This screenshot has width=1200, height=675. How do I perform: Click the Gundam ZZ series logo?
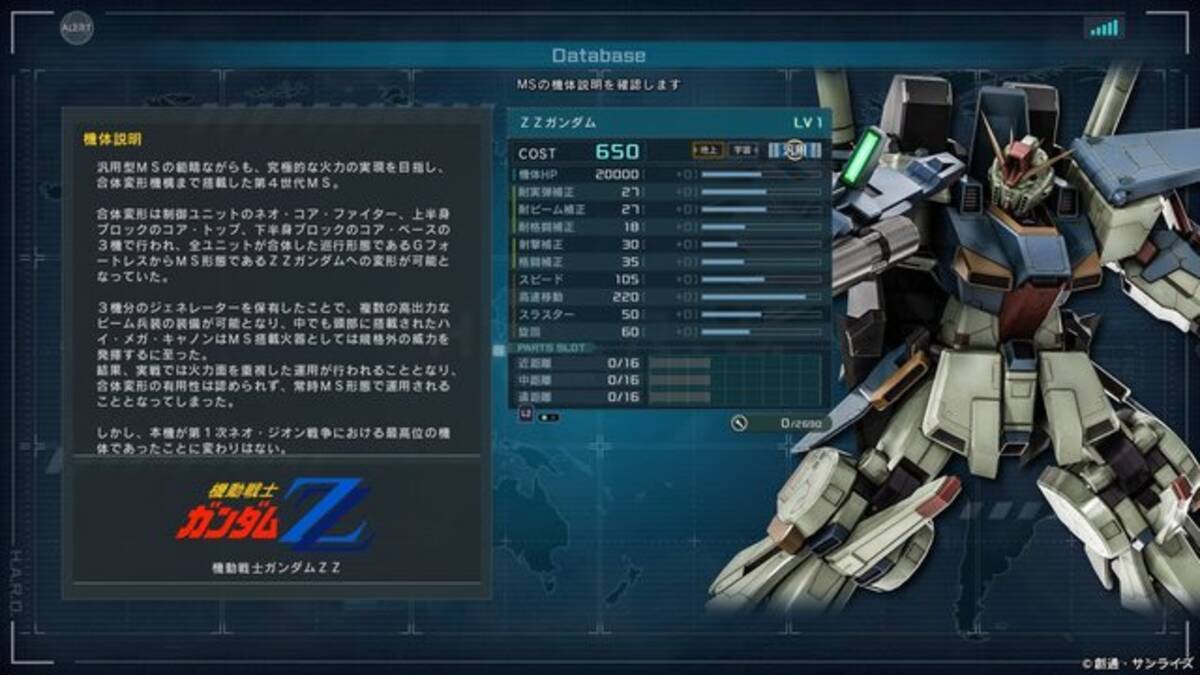point(275,518)
